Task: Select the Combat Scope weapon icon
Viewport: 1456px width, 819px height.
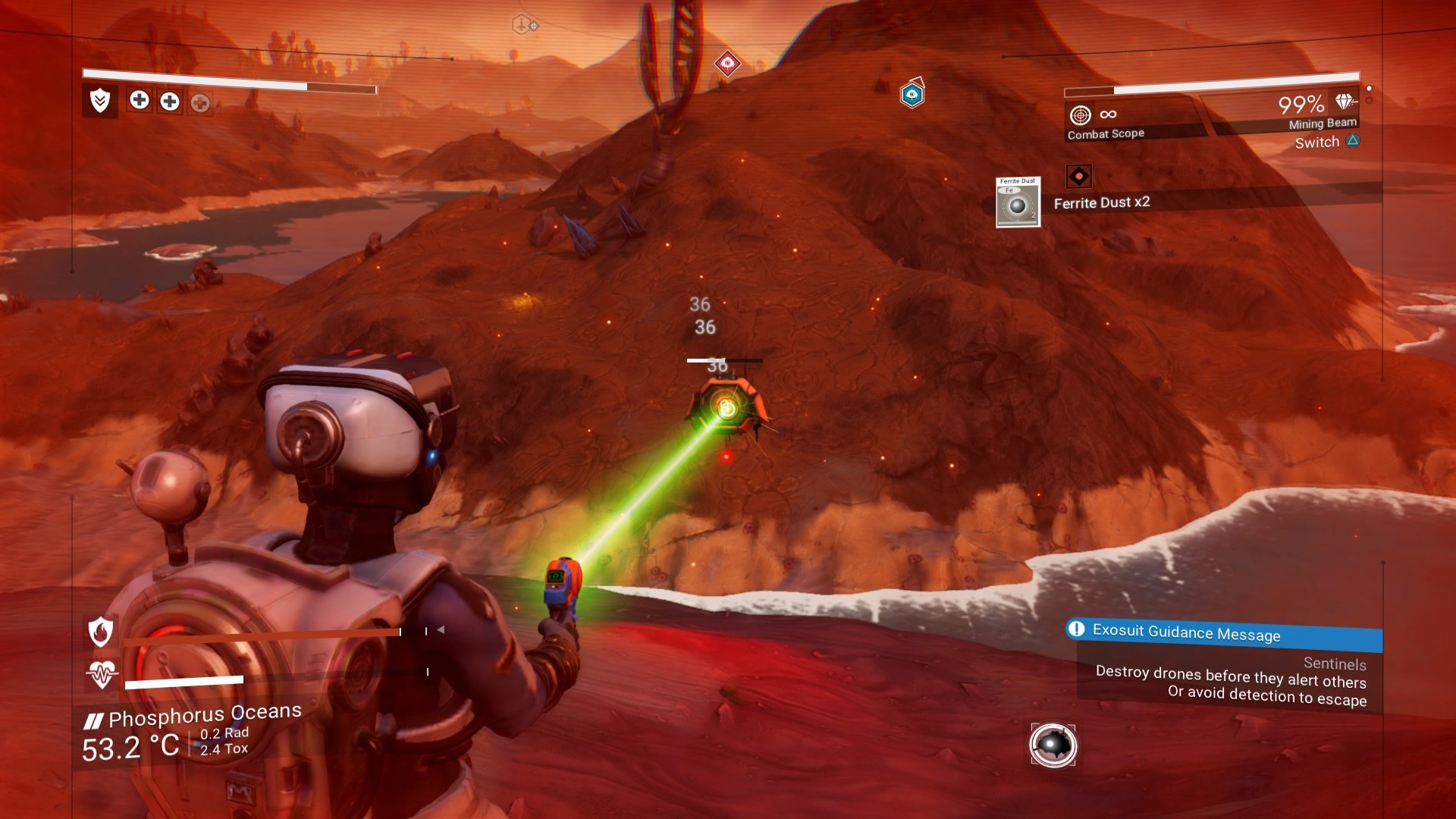Action: click(x=1080, y=115)
